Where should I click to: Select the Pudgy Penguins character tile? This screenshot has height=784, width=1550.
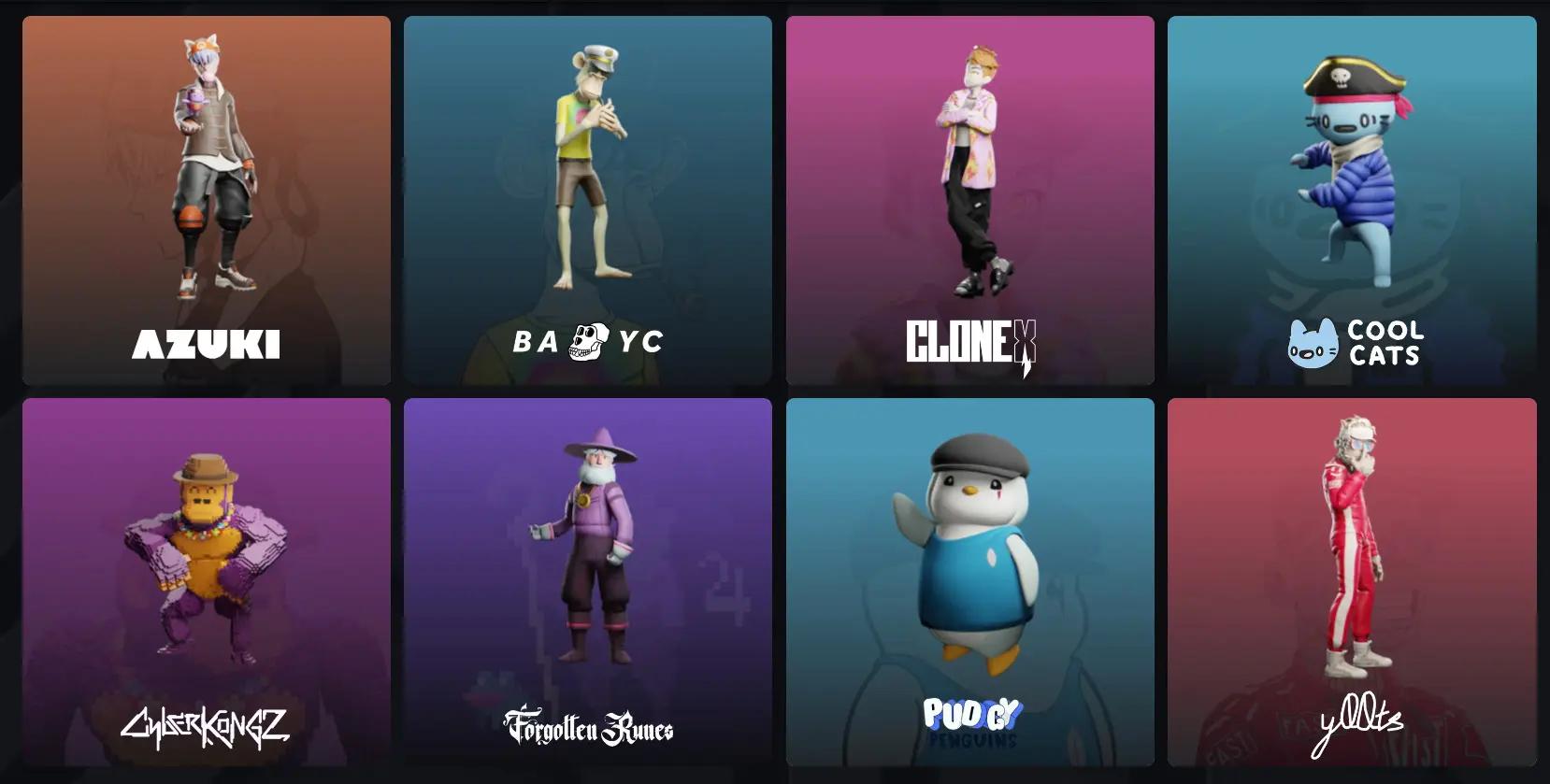(969, 582)
